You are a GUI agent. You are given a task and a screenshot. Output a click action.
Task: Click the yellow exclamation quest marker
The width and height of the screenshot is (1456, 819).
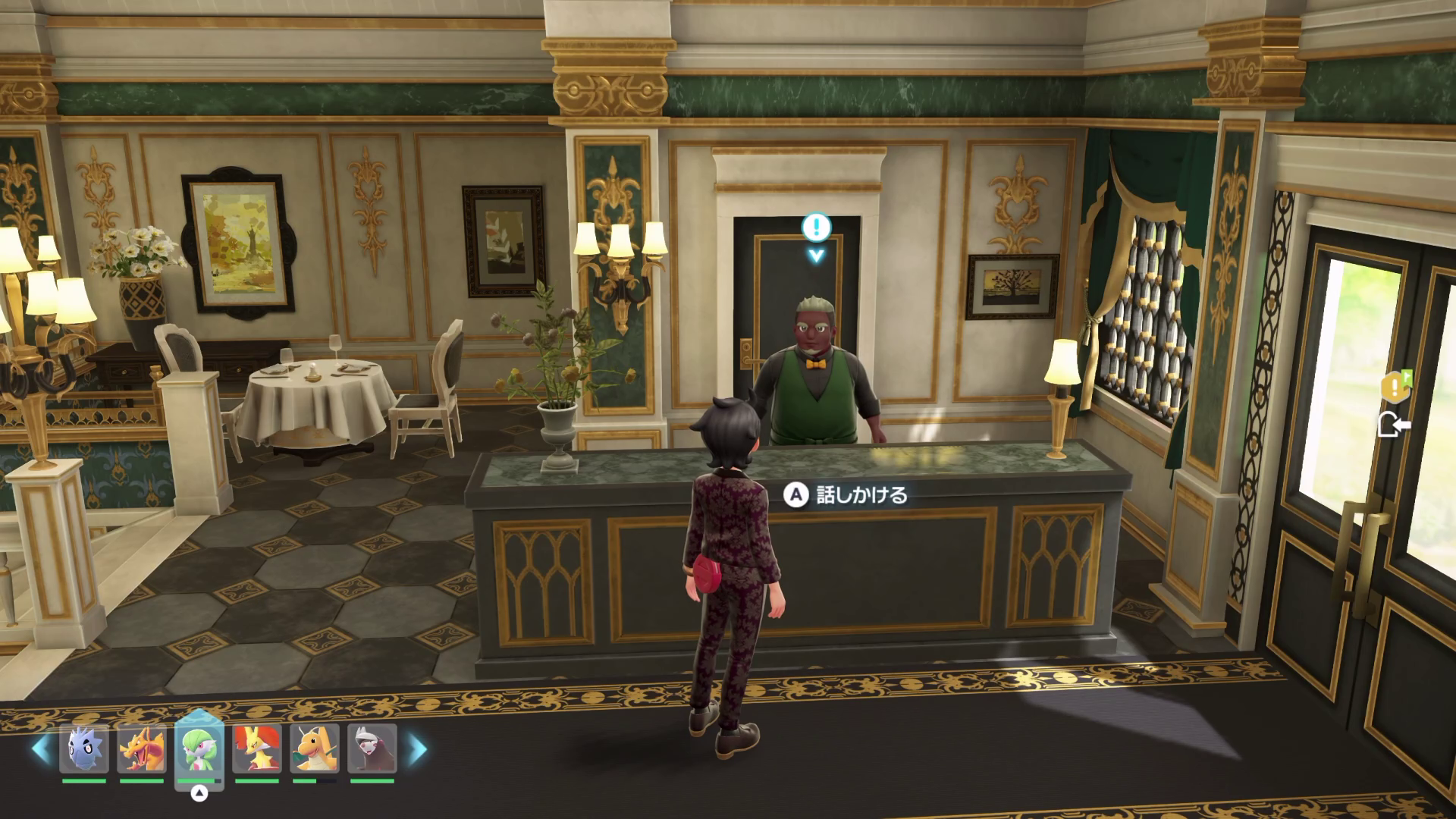(1395, 388)
